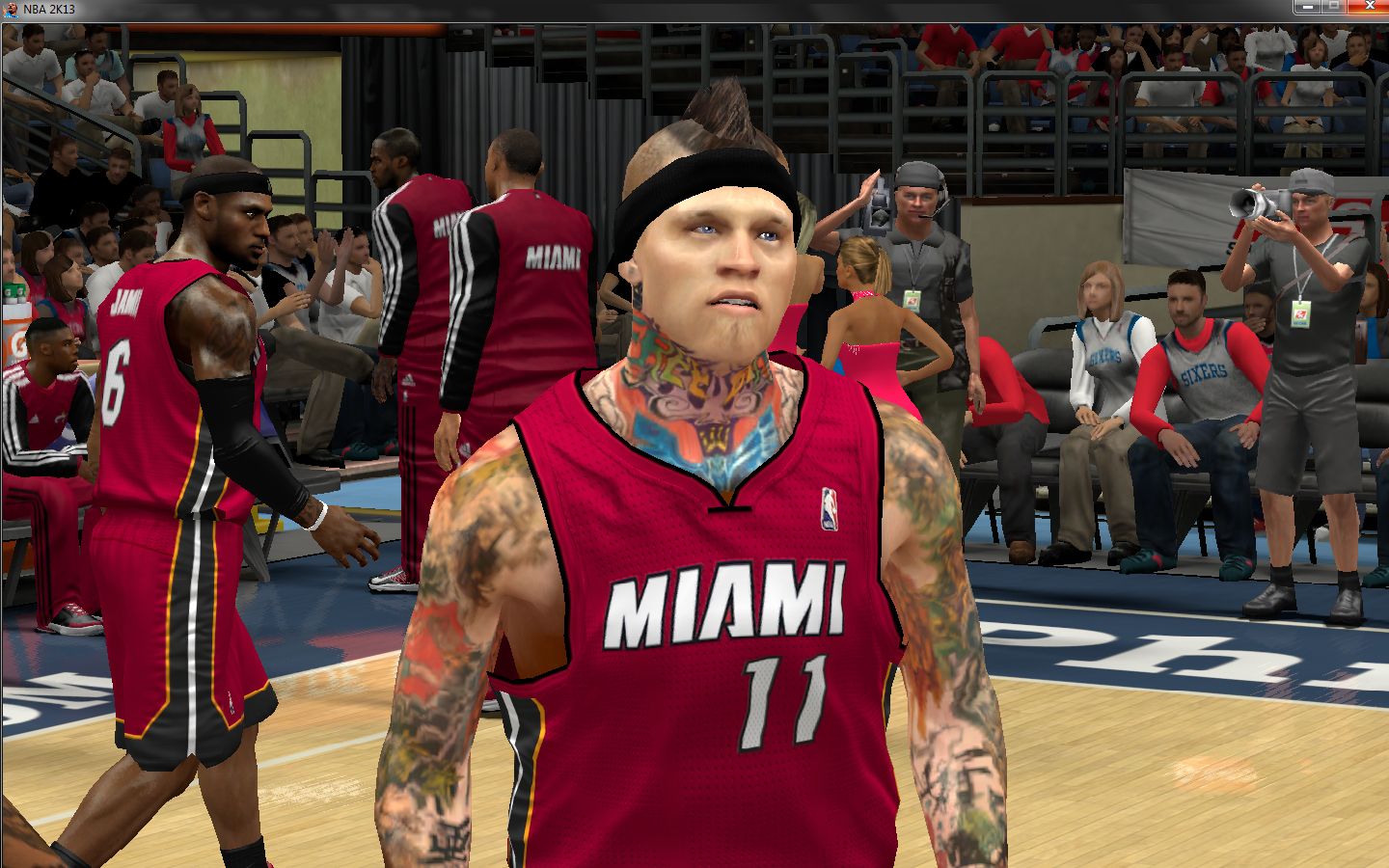Minimize the NBA 2K13 window
The height and width of the screenshot is (868, 1389).
[1307, 7]
